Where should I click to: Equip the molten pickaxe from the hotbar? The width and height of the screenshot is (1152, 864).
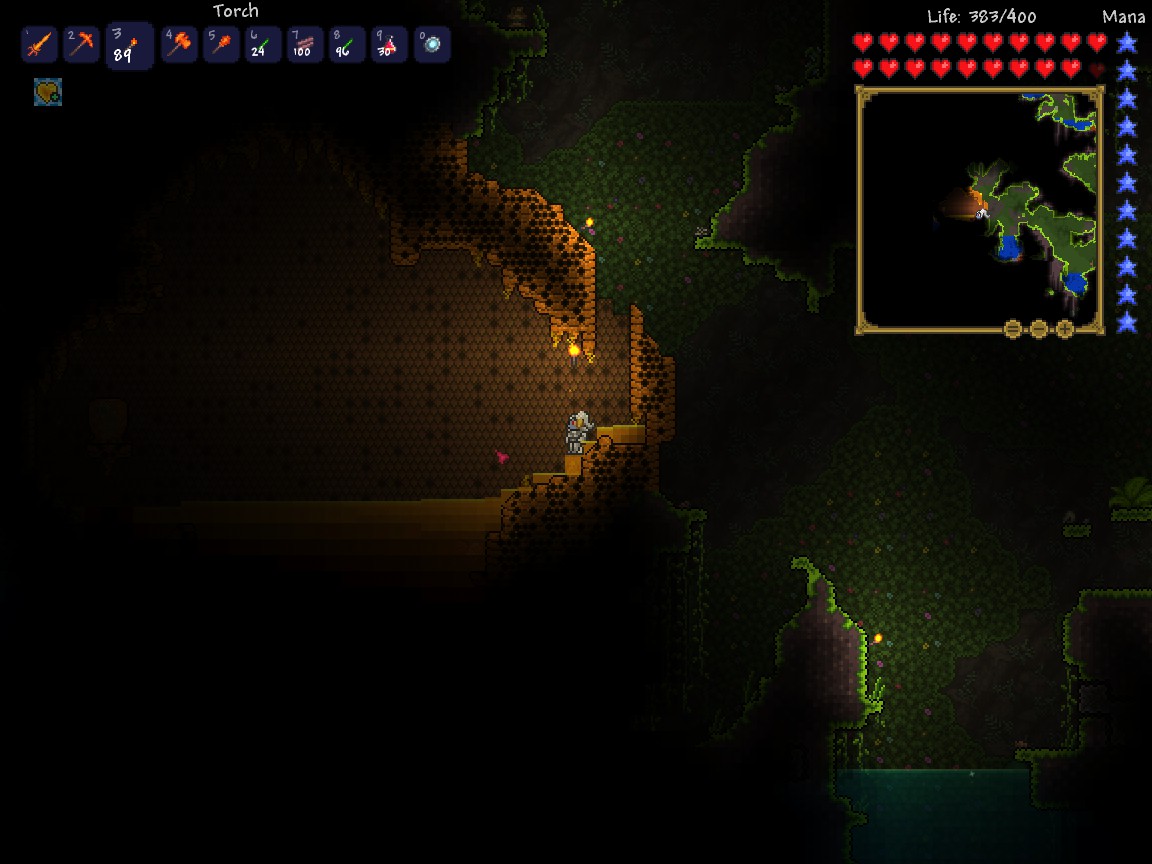(x=81, y=45)
